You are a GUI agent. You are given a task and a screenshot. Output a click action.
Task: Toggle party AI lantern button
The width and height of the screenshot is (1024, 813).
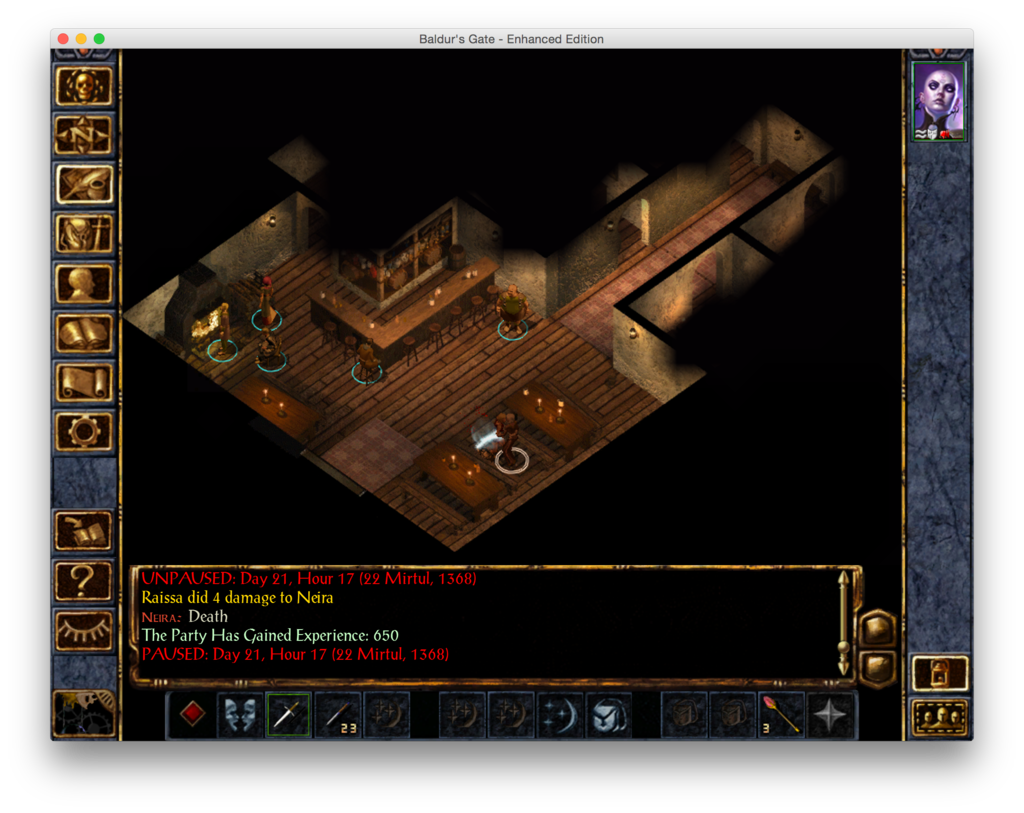point(940,673)
